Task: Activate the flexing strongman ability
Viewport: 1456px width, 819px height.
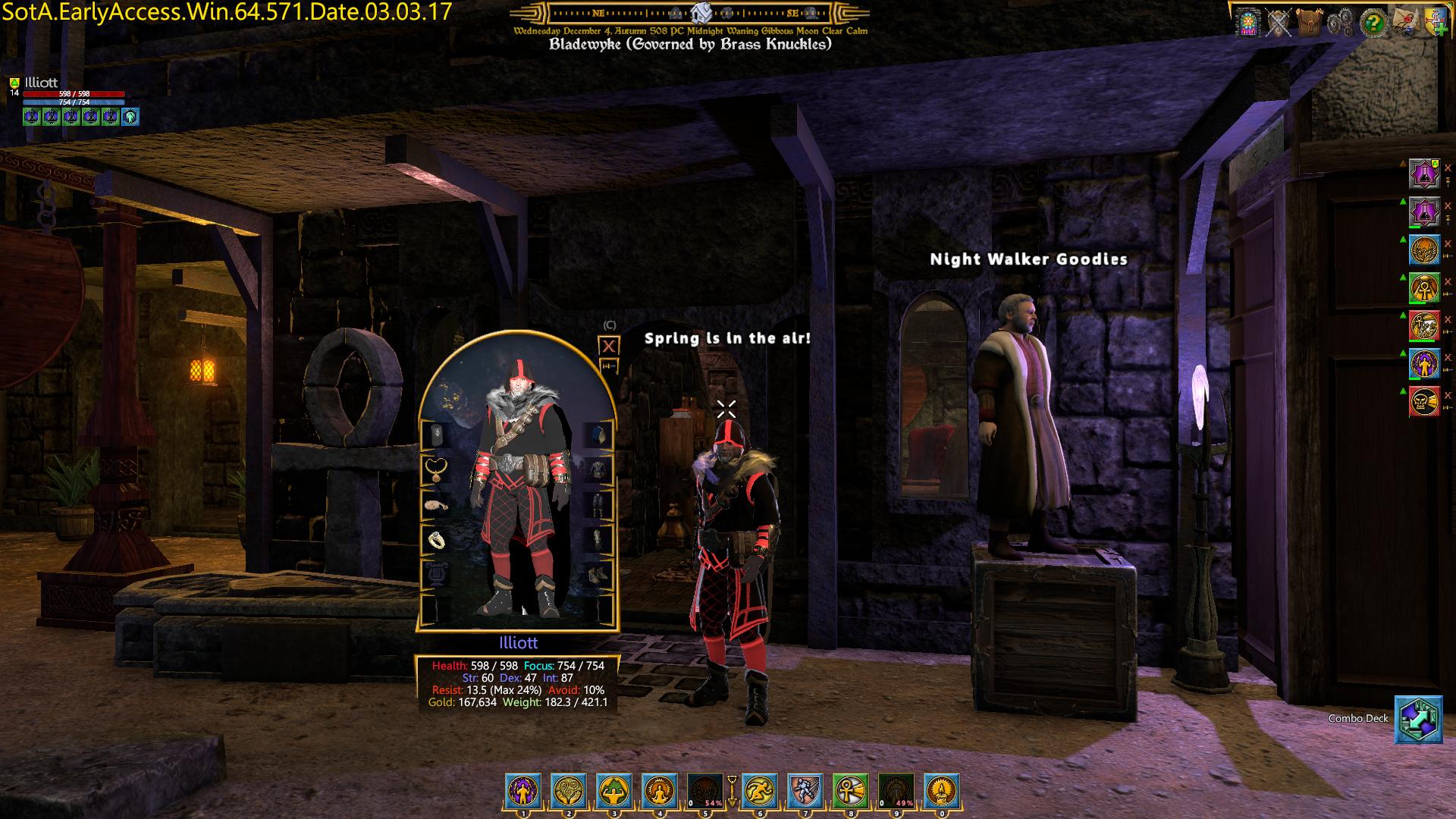Action: tap(614, 791)
